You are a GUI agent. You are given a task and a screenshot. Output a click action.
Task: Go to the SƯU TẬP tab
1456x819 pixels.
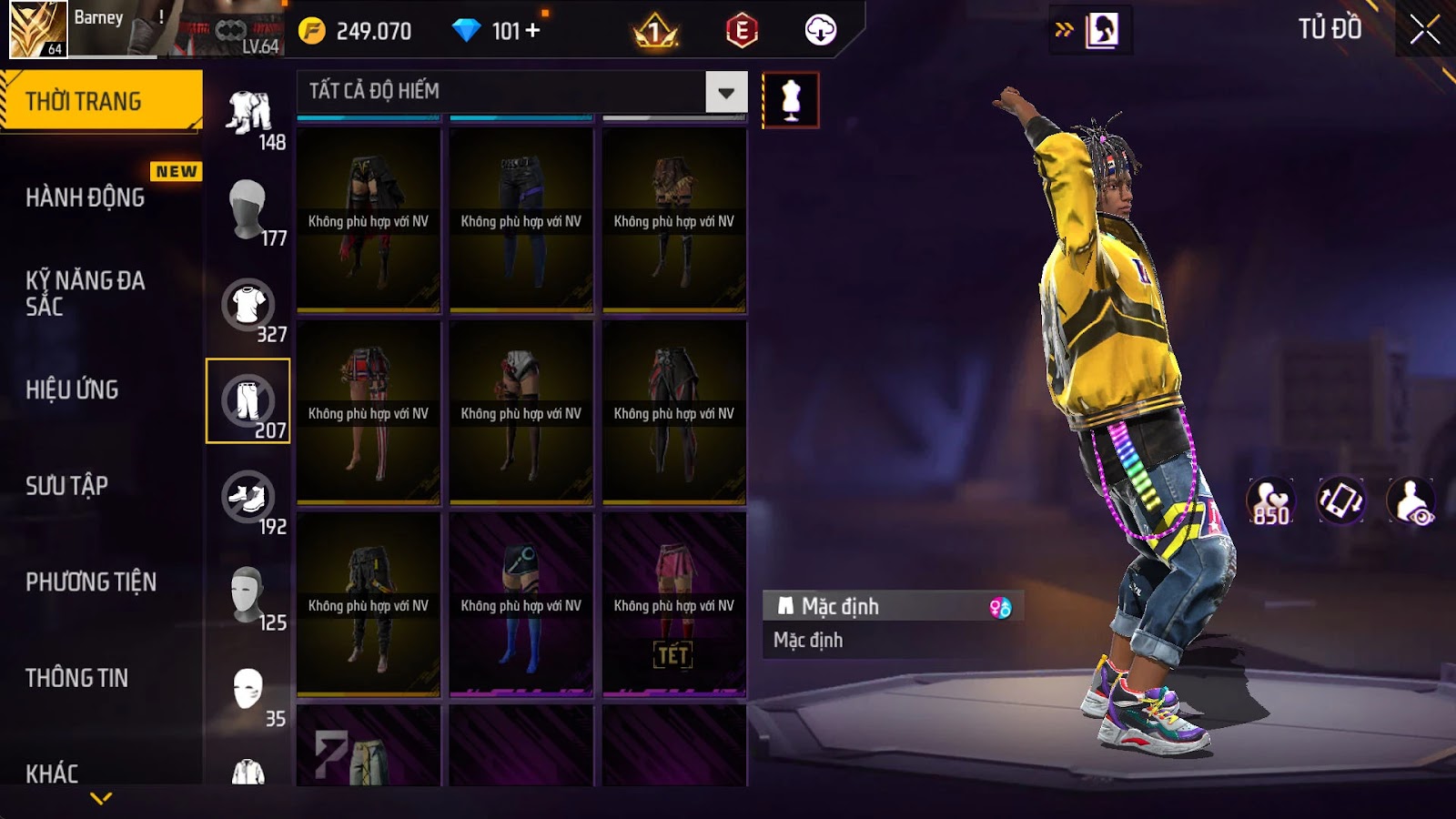[67, 486]
